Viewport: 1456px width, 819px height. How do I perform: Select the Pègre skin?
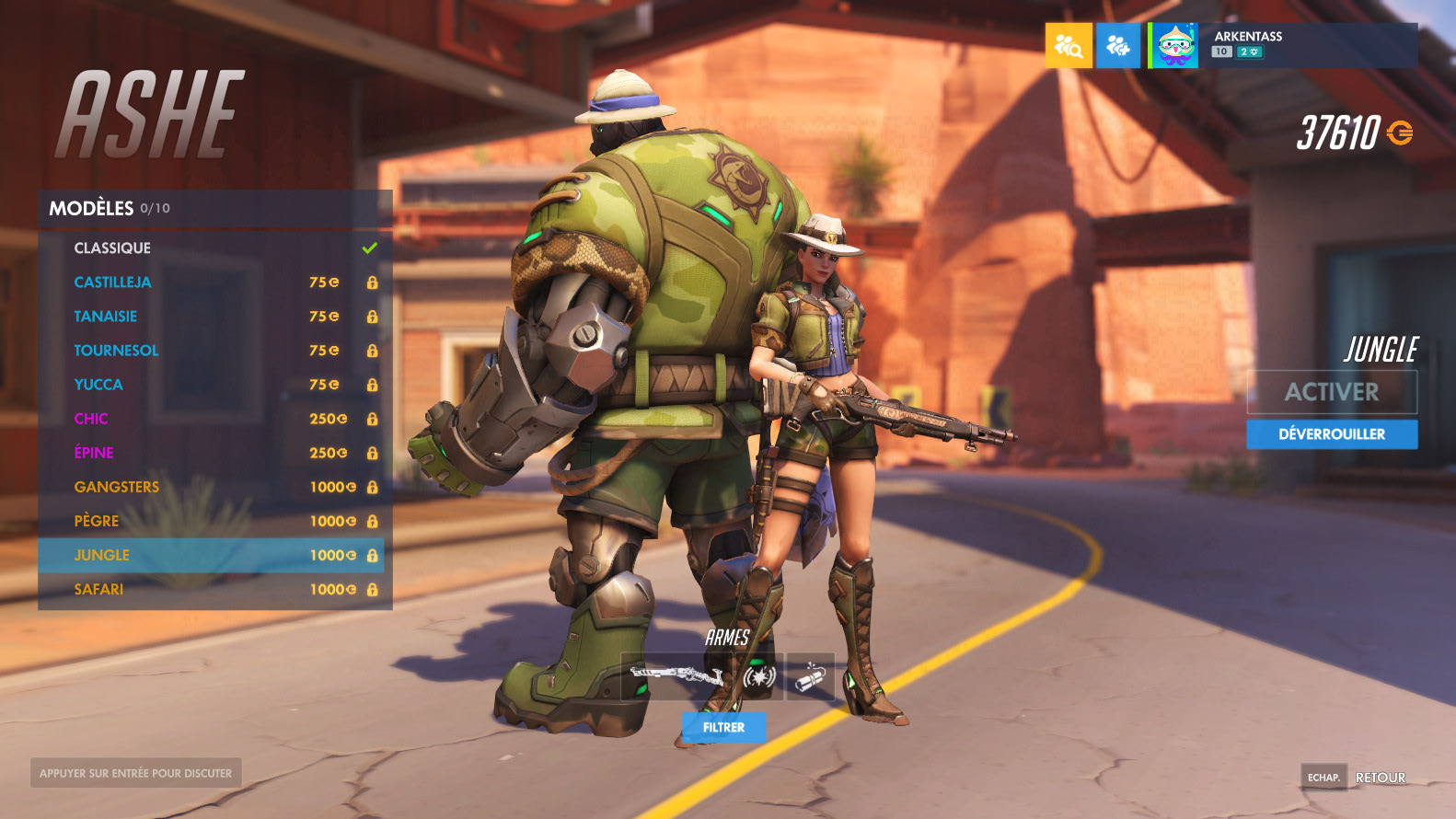pos(211,521)
